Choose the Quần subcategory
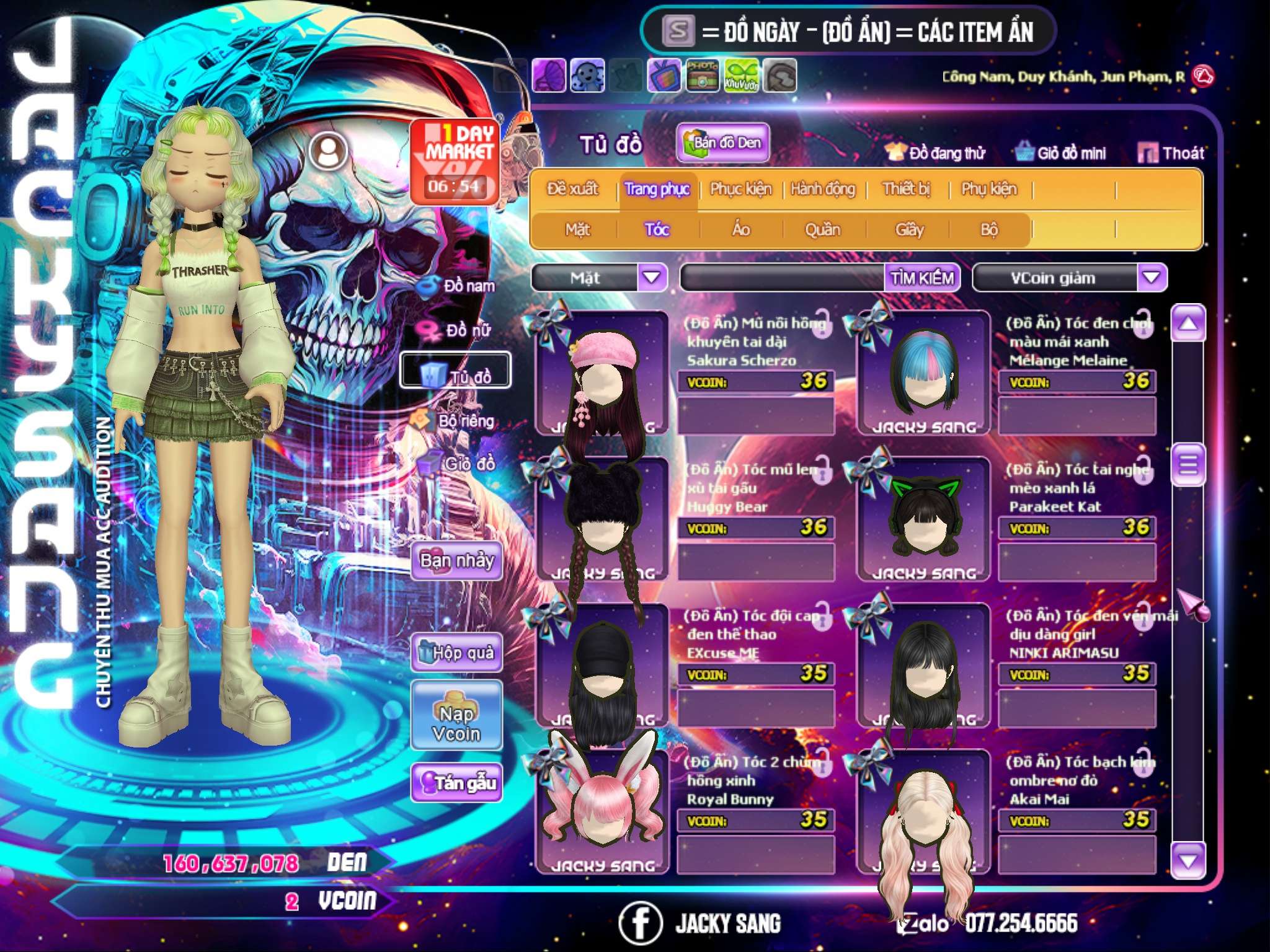Image resolution: width=1270 pixels, height=952 pixels. 822,230
